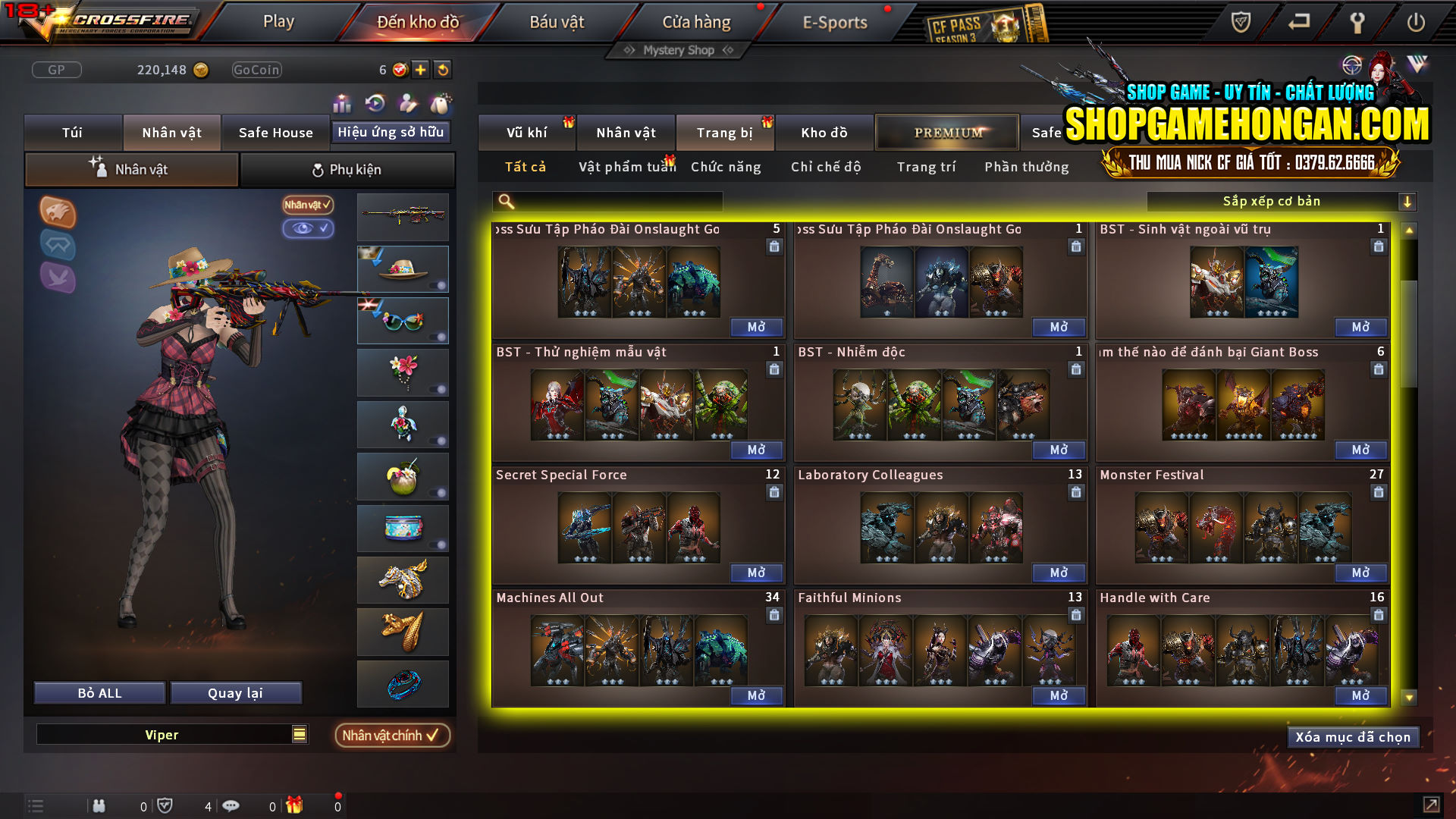Screen dimensions: 1456x819
Task: Click Xóa mục đã chọn at bottom right
Action: coord(1353,736)
